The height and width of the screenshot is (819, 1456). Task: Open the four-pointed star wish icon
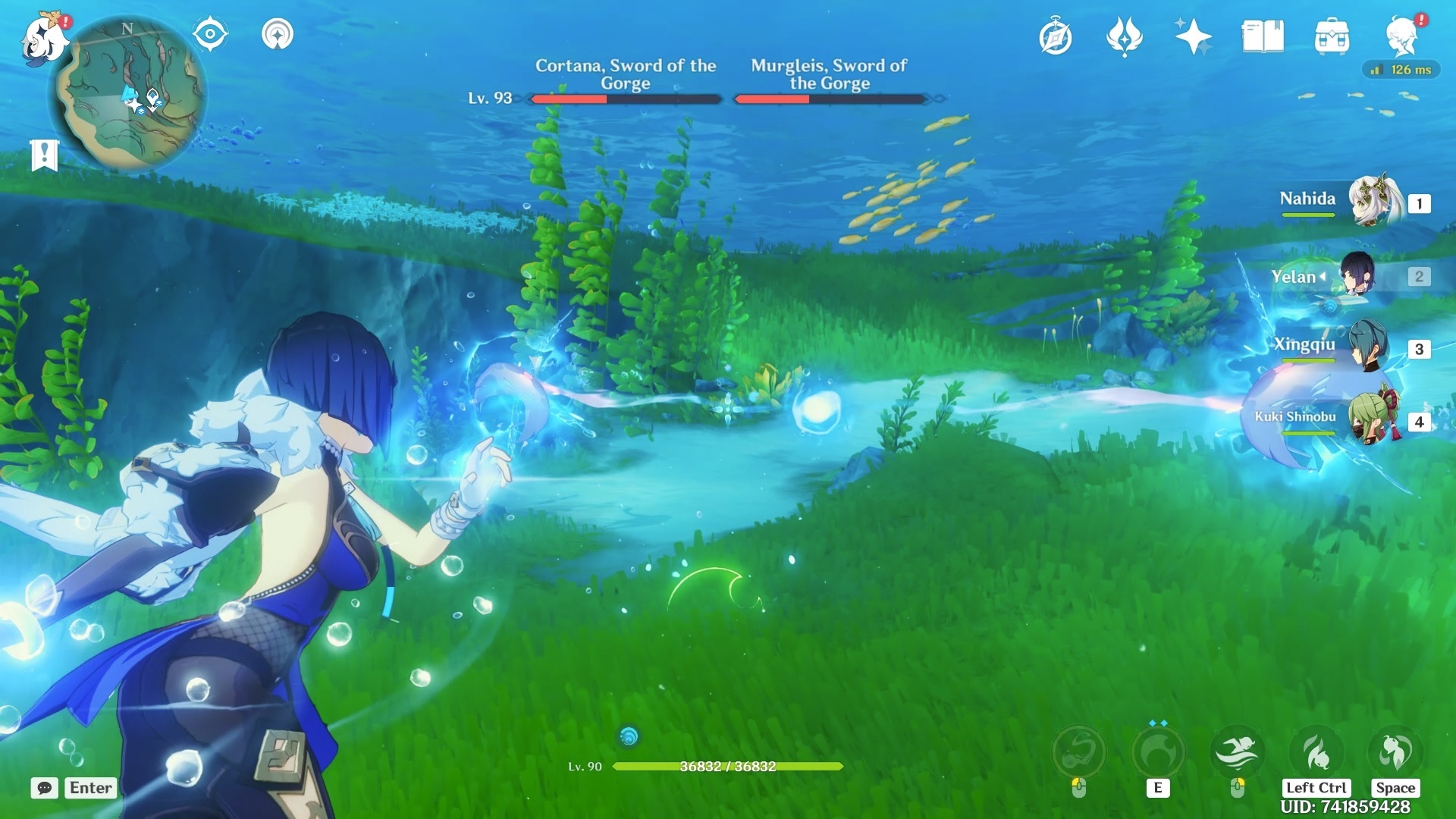coord(1193,36)
